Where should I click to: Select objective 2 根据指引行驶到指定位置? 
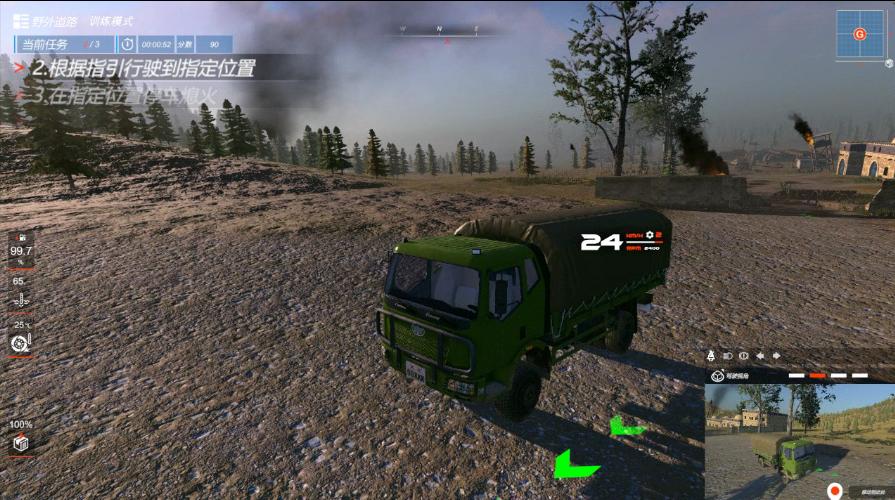(x=142, y=69)
